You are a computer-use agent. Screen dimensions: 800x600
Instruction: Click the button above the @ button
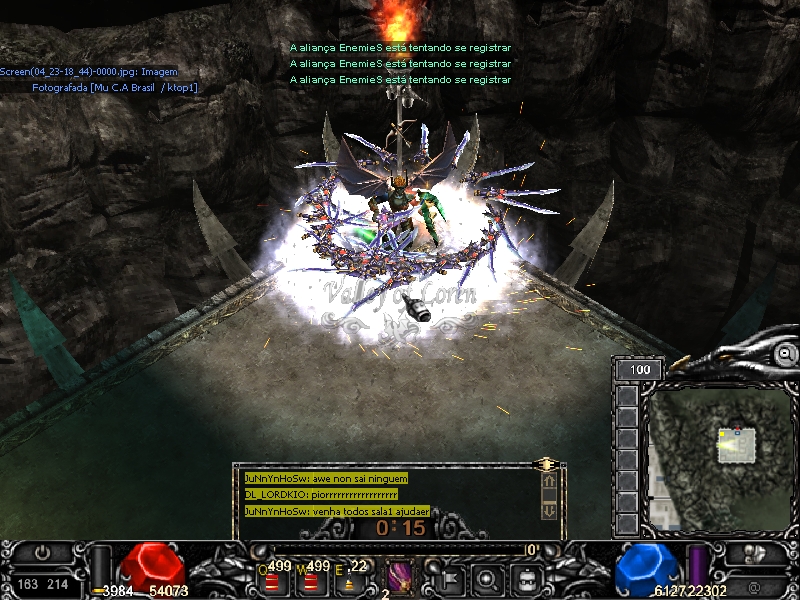[x=752, y=554]
